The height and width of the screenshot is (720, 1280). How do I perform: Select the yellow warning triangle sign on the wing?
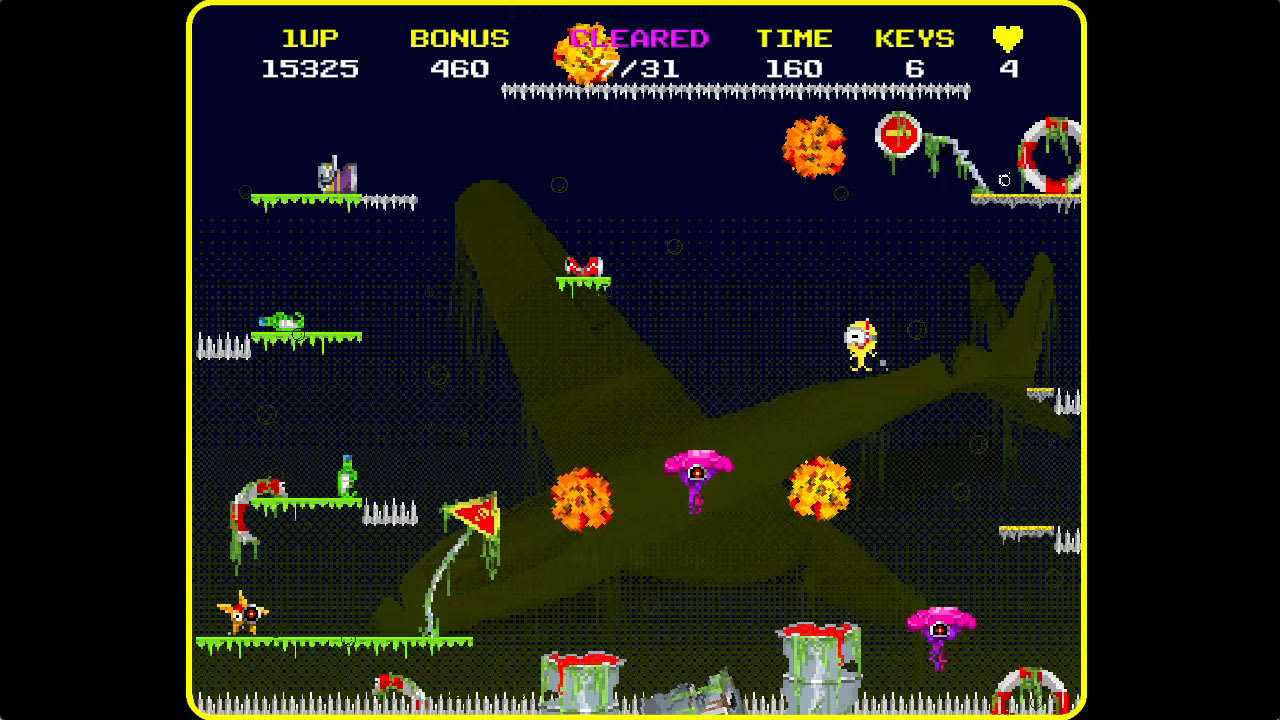pyautogui.click(x=479, y=512)
